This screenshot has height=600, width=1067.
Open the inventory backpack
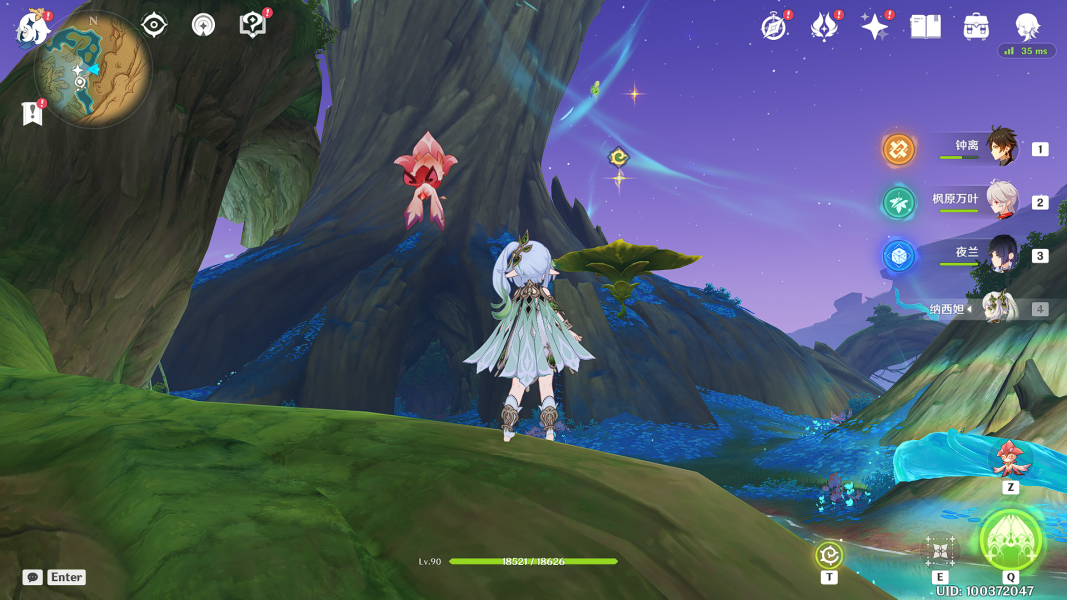tap(977, 27)
